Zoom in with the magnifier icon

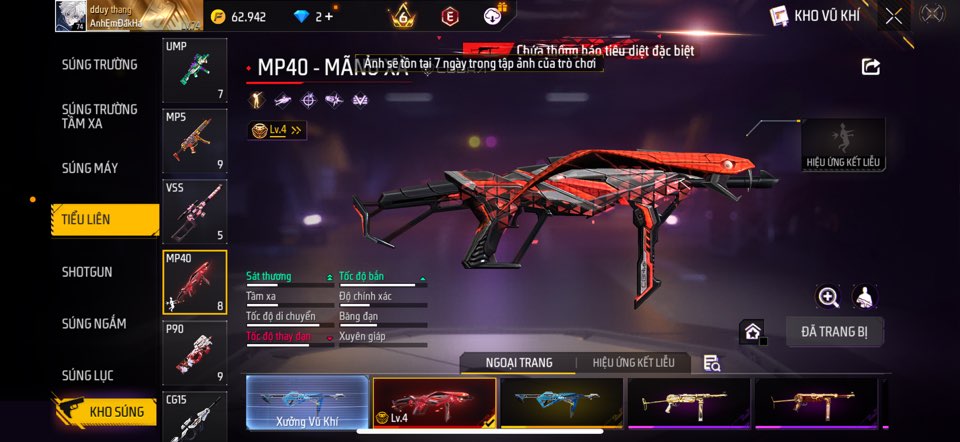[x=828, y=297]
